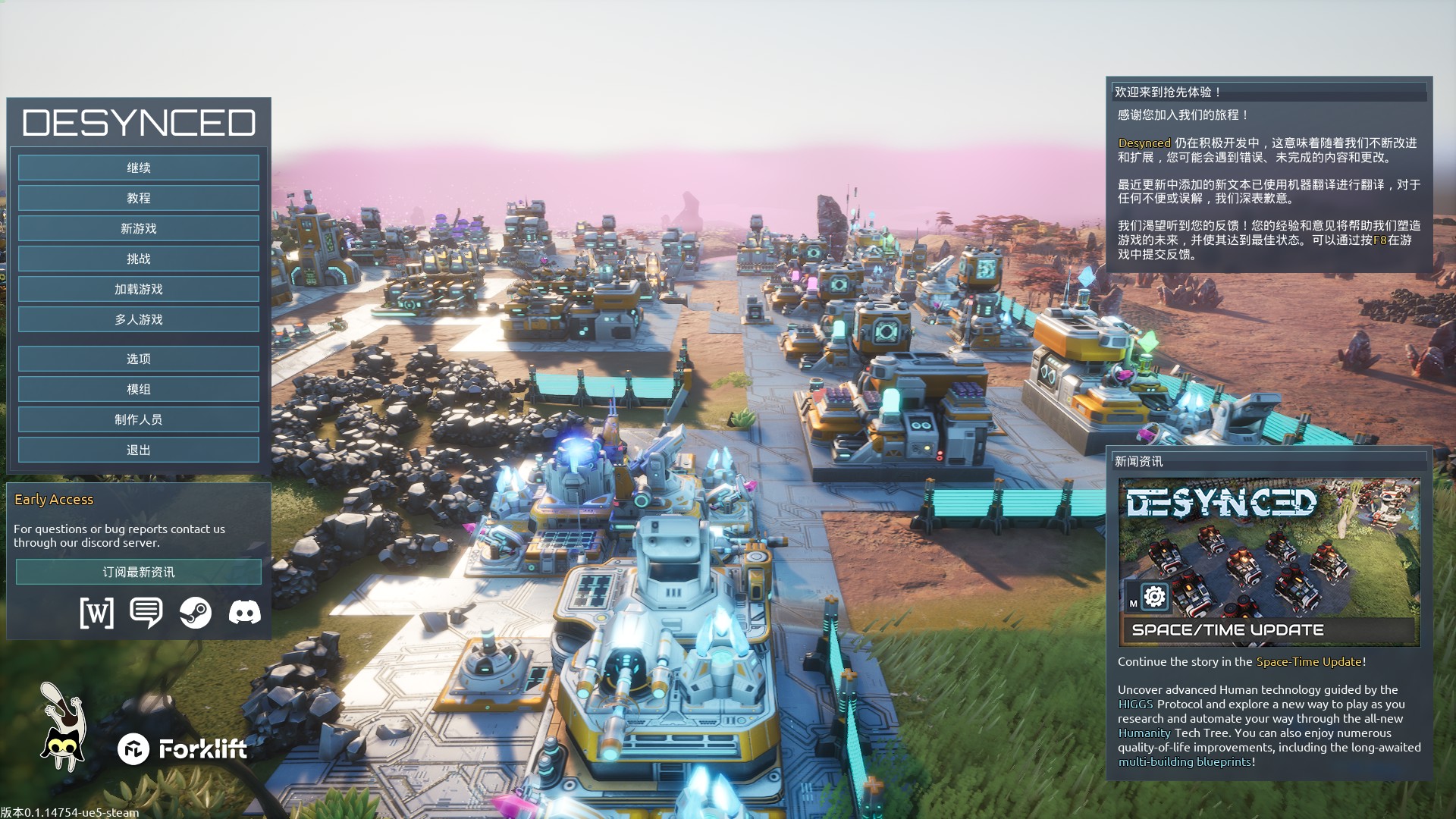Open the 选项 options menu
This screenshot has width=1456, height=819.
click(139, 359)
